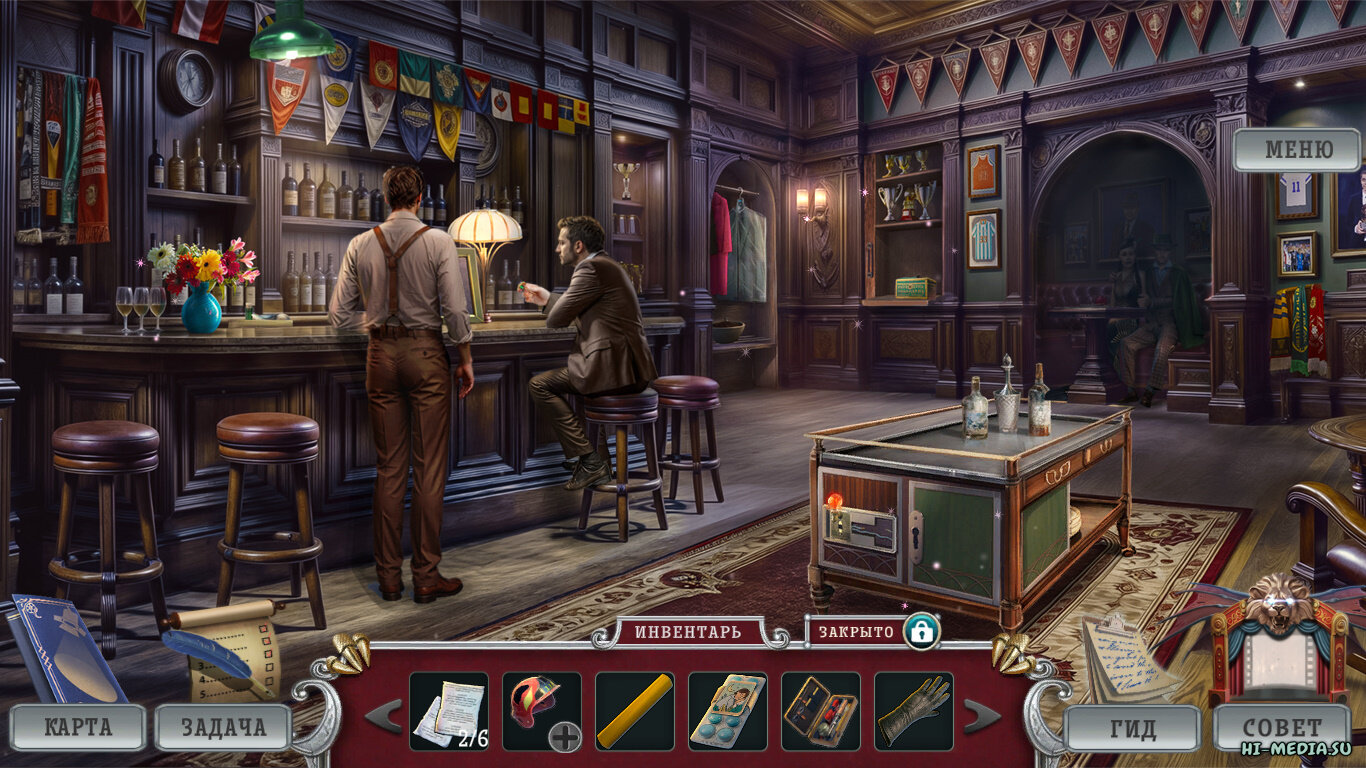Open the МЕНЮ button
Screen dimensions: 1366x768
click(1298, 151)
